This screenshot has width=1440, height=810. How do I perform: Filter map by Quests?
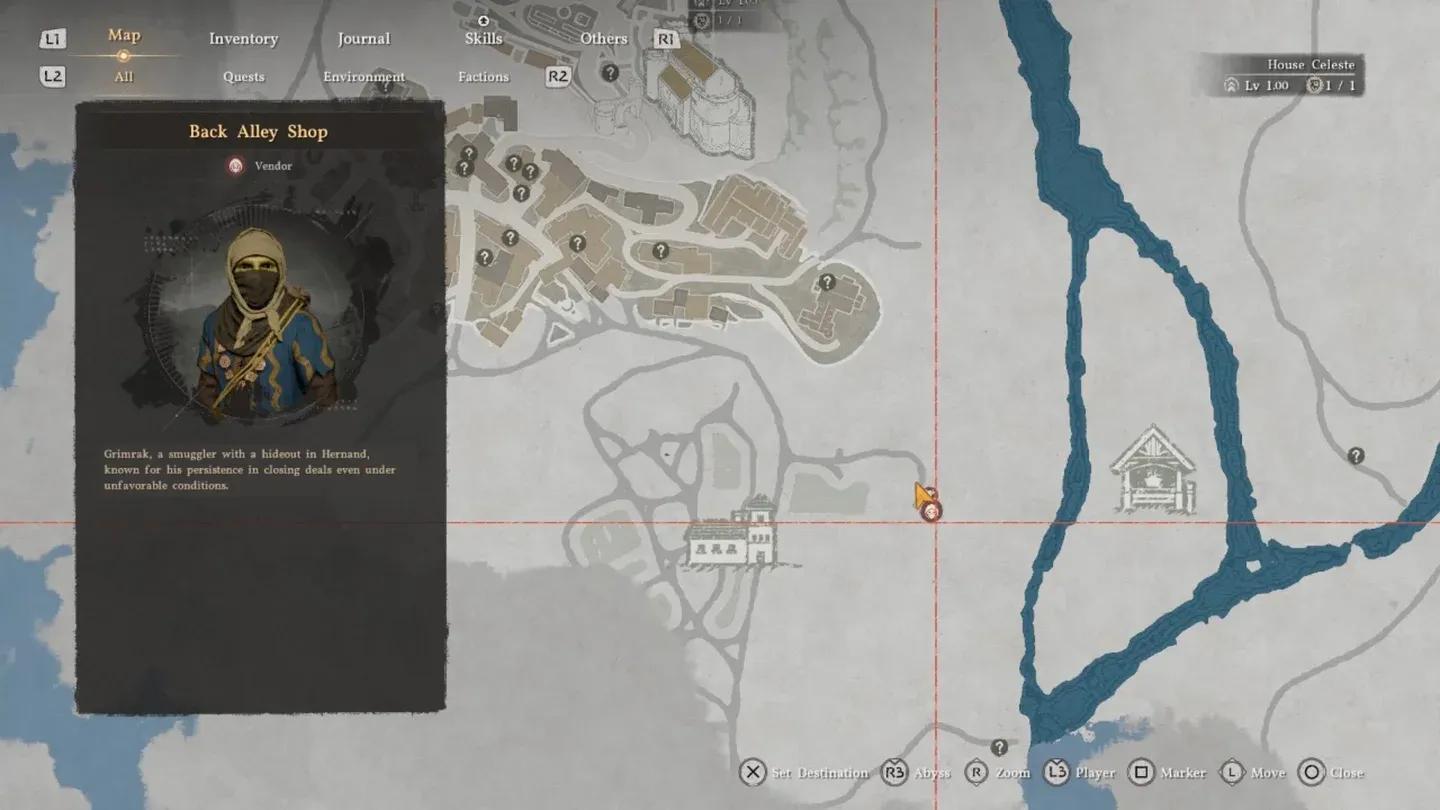[244, 77]
